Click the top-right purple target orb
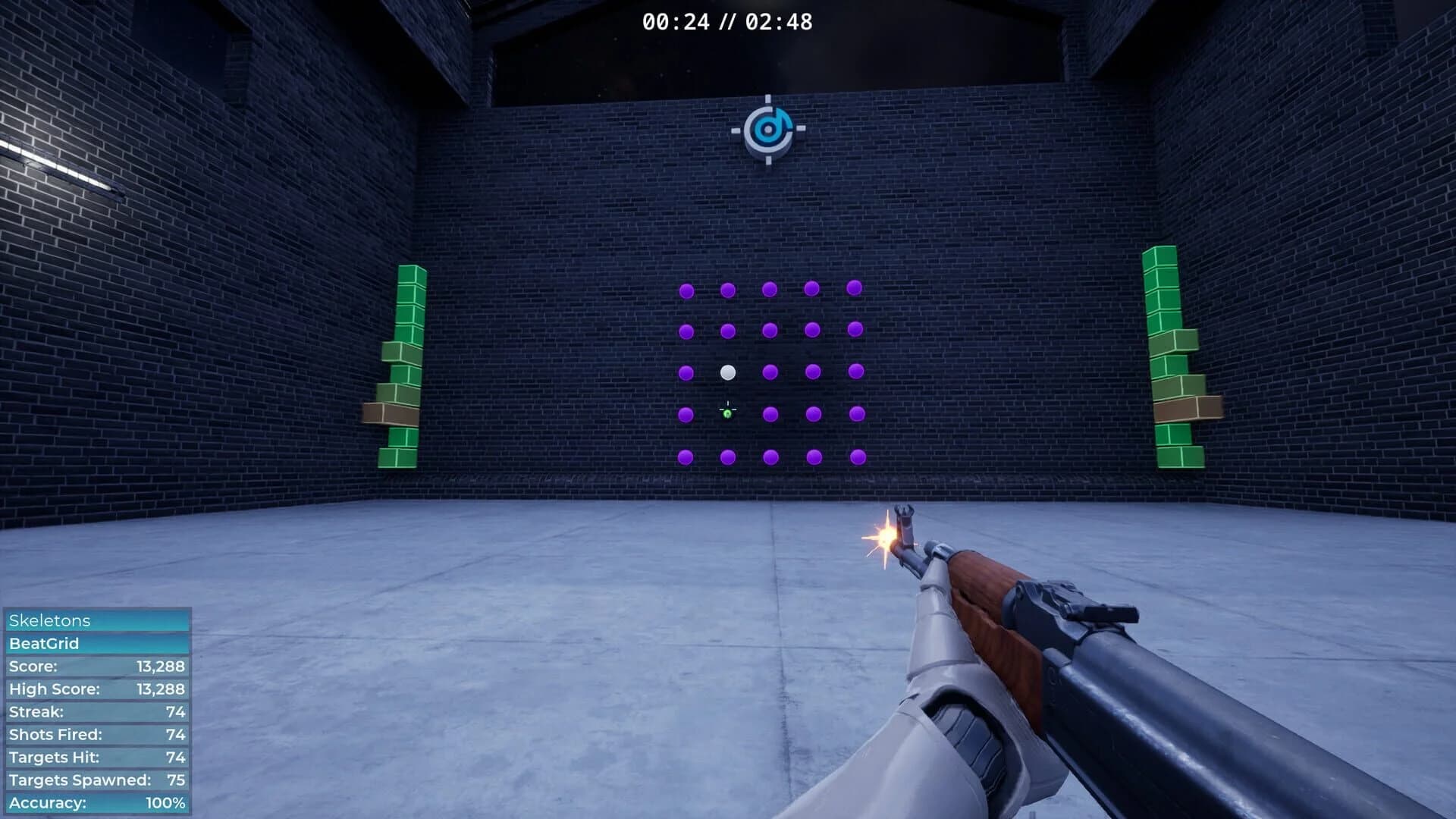This screenshot has height=819, width=1456. tap(854, 289)
